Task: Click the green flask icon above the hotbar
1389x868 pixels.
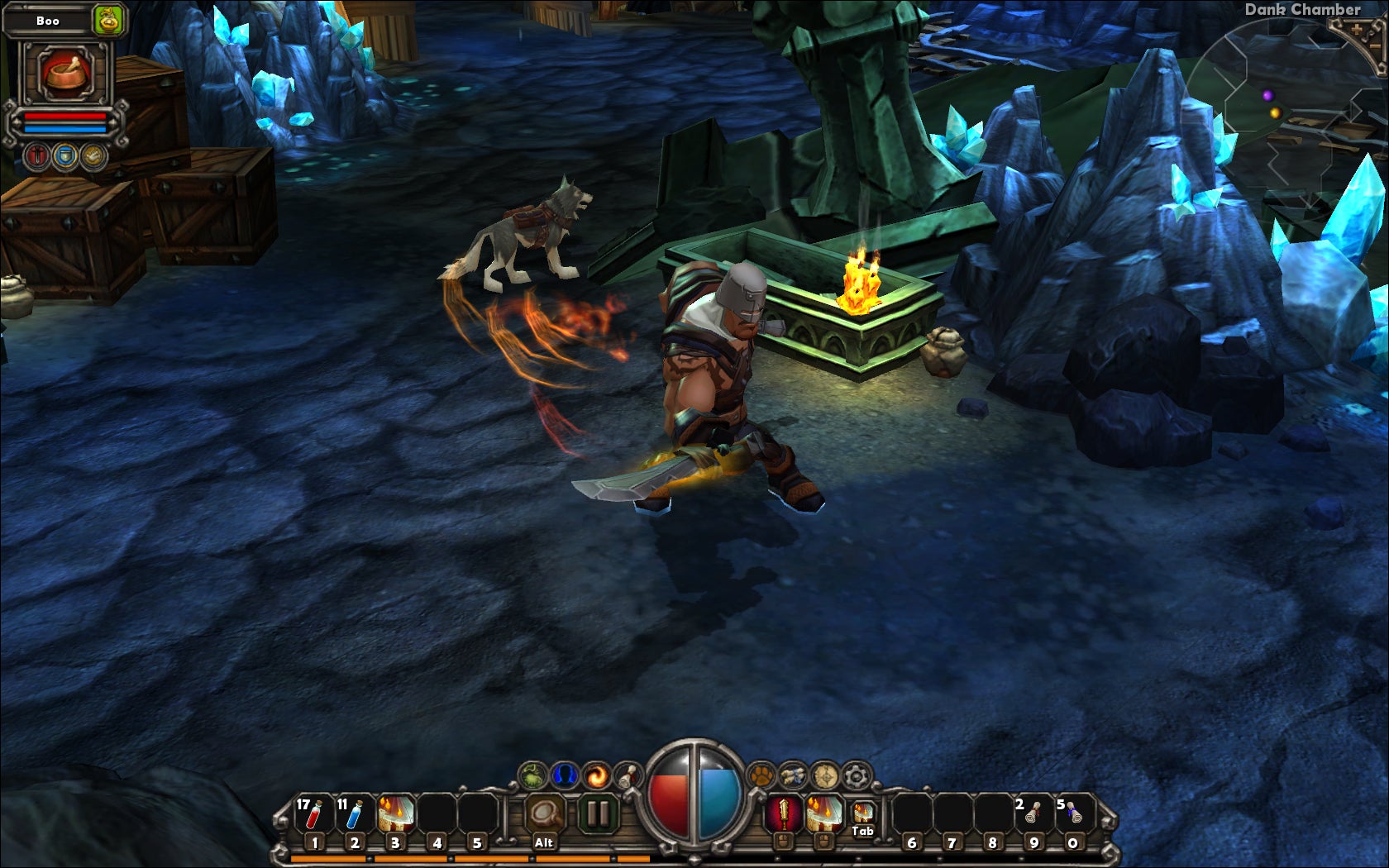Action: click(532, 776)
